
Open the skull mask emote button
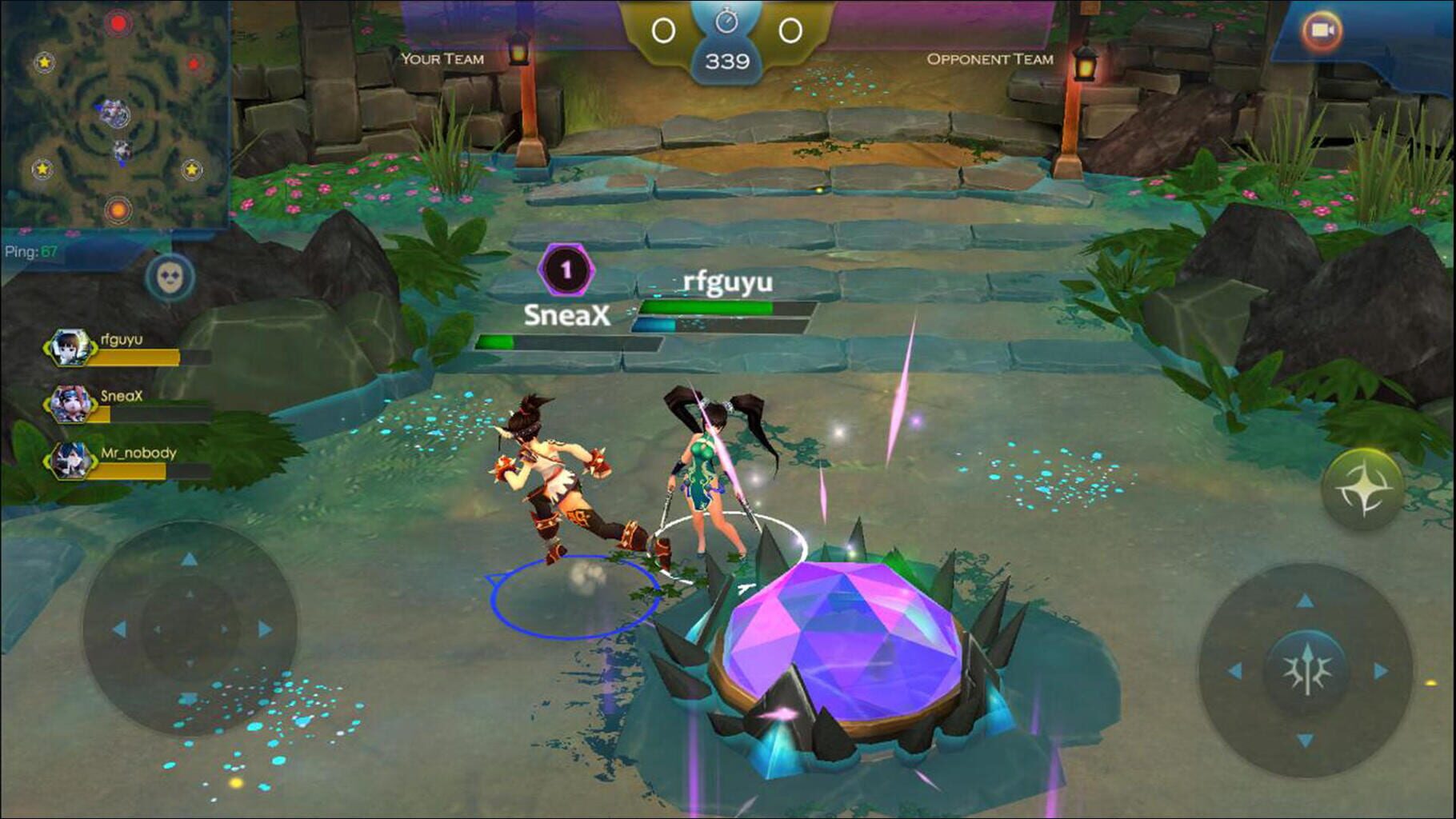(x=170, y=278)
